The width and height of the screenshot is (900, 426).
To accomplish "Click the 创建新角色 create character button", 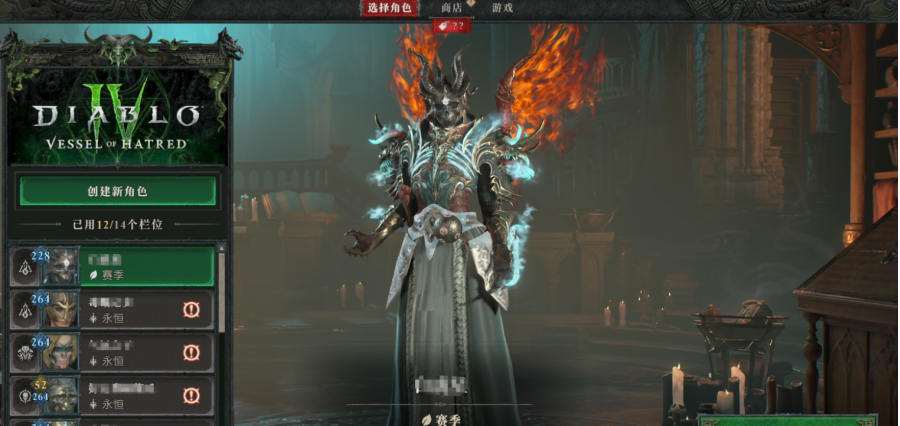I will (x=117, y=191).
